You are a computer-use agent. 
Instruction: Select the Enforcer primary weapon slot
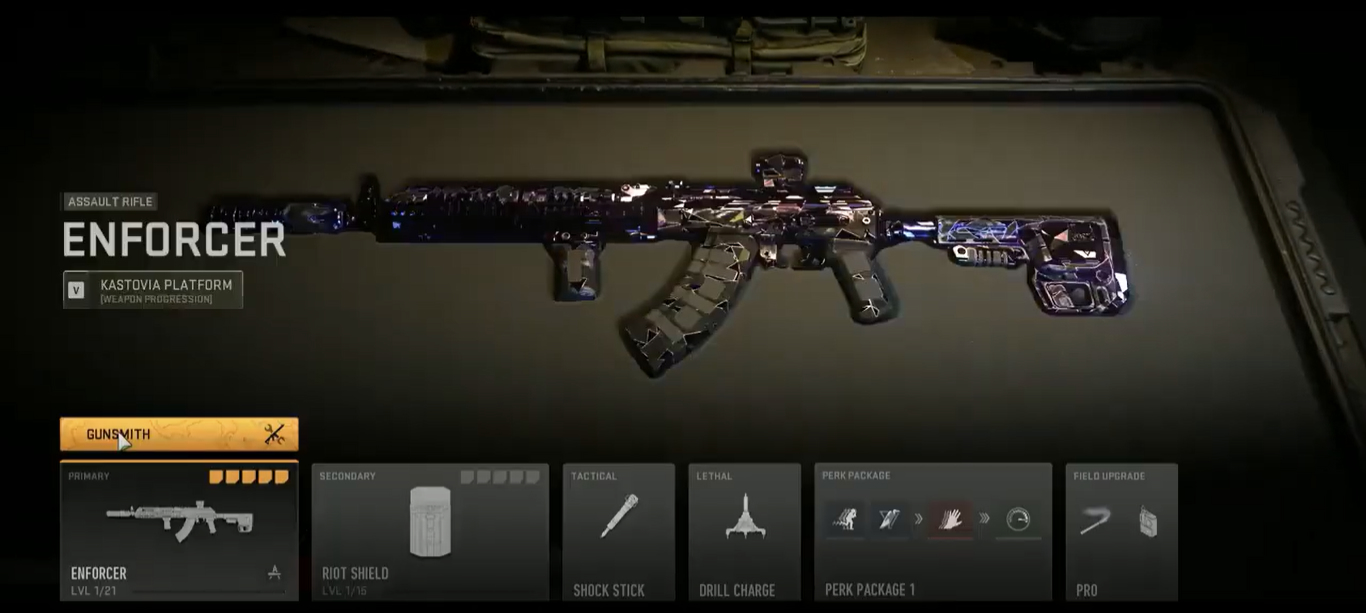[179, 532]
